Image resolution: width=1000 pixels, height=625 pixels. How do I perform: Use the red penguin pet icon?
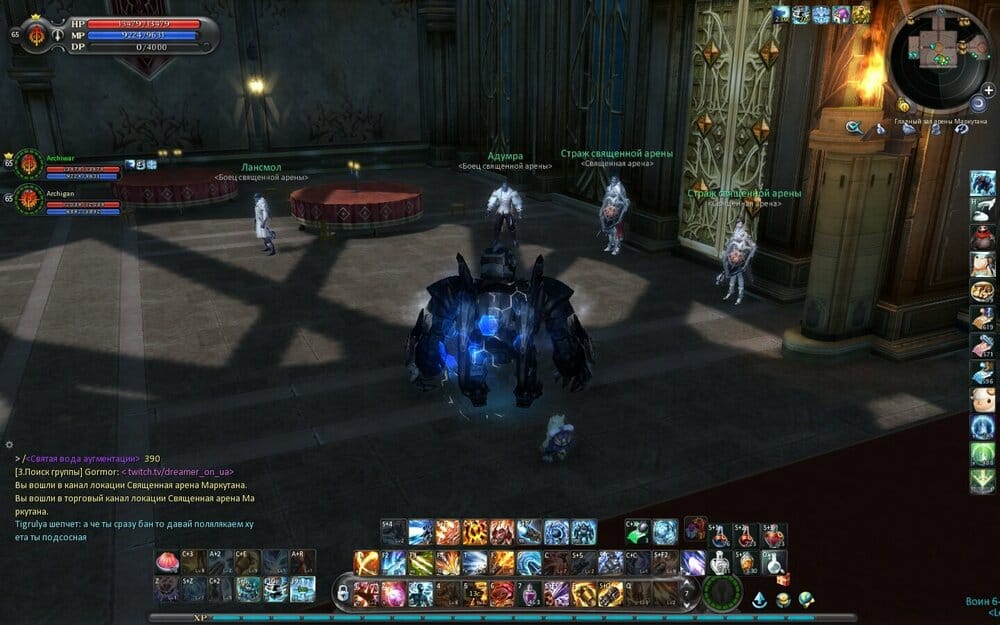[x=982, y=237]
